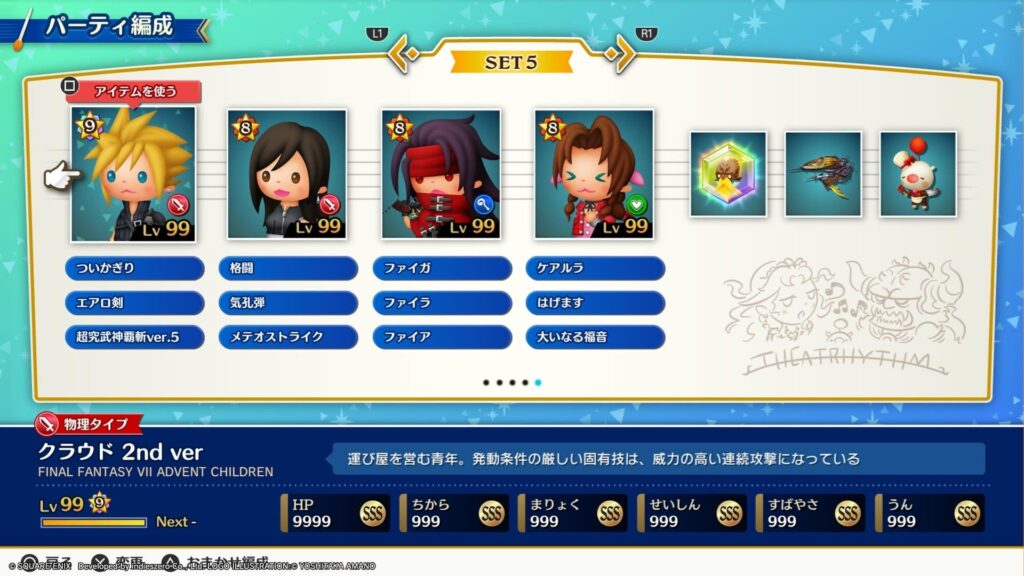The image size is (1024, 576).
Task: Click the アイテムを使う button
Action: pyautogui.click(x=134, y=92)
